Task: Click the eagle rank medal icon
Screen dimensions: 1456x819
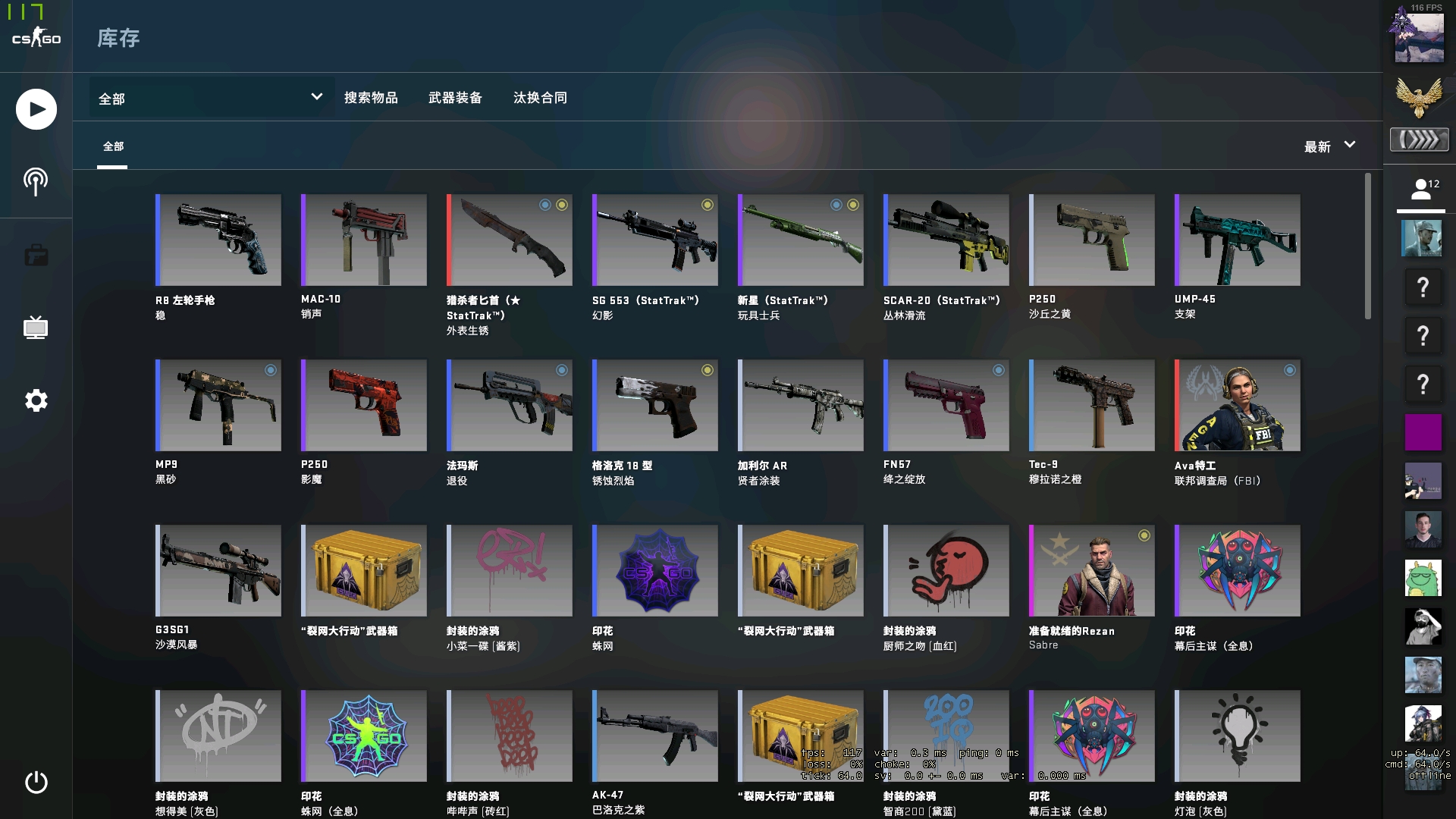Action: (1420, 99)
